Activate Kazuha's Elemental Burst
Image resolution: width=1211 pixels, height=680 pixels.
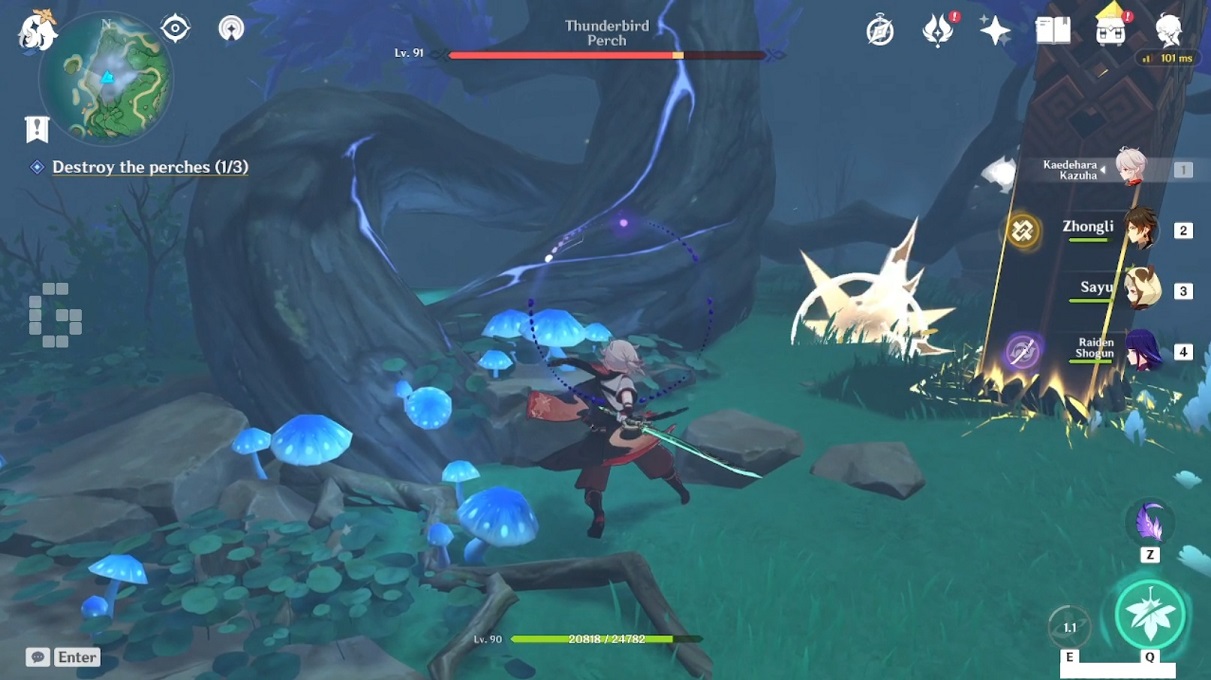pyautogui.click(x=1150, y=614)
